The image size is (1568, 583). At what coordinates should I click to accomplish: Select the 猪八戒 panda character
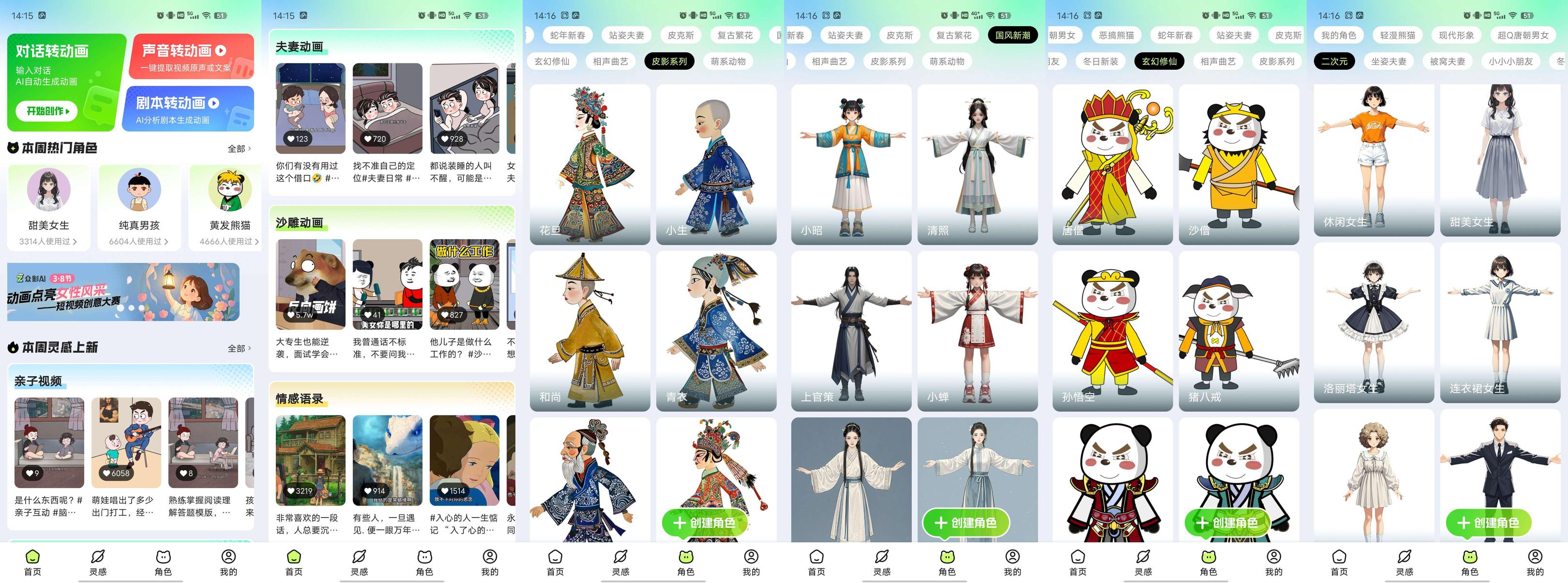[x=1239, y=331]
